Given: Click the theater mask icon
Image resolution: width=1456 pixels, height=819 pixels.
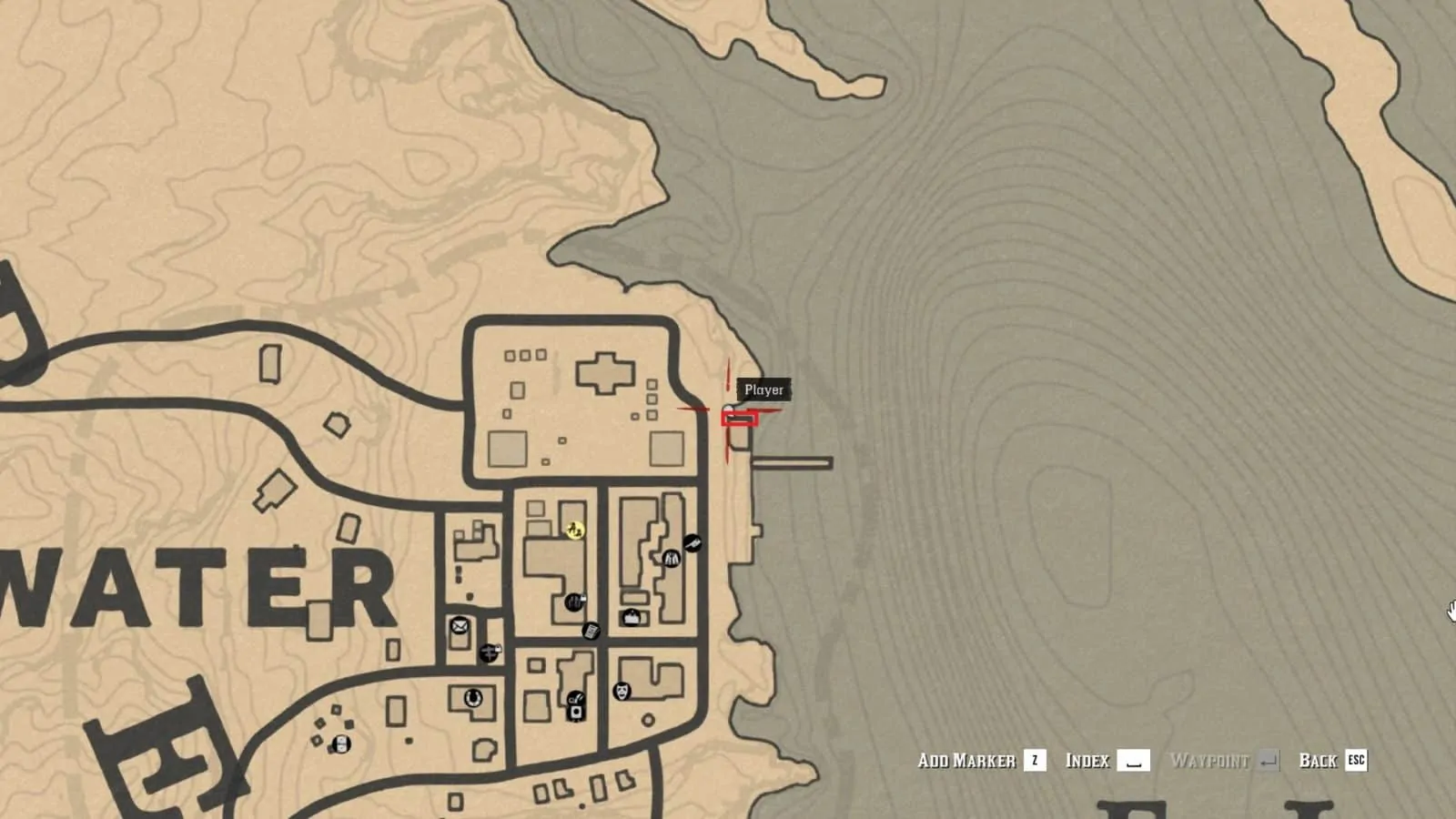Looking at the screenshot, I should (622, 693).
